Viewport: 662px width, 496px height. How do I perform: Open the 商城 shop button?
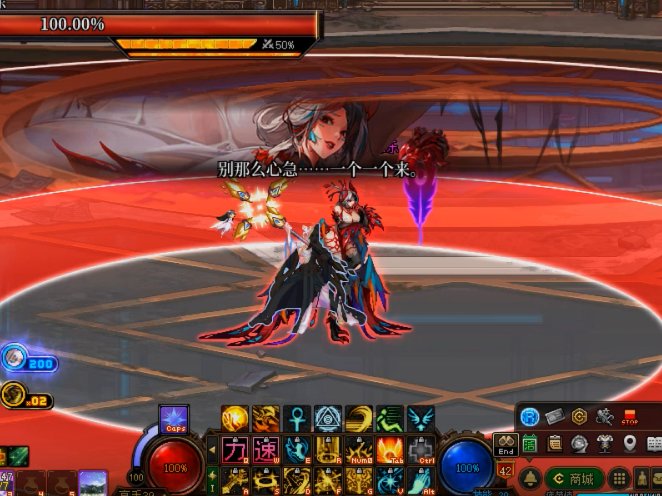575,479
